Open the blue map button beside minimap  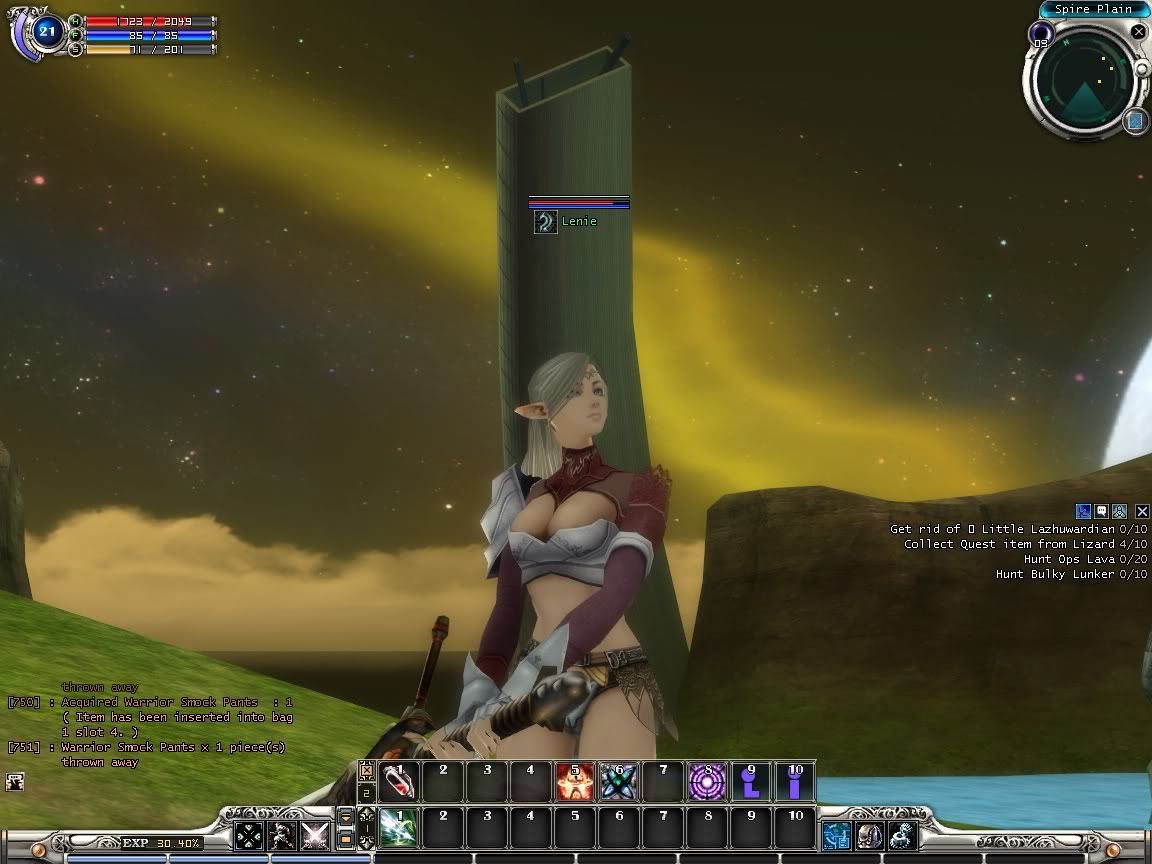click(x=1135, y=122)
